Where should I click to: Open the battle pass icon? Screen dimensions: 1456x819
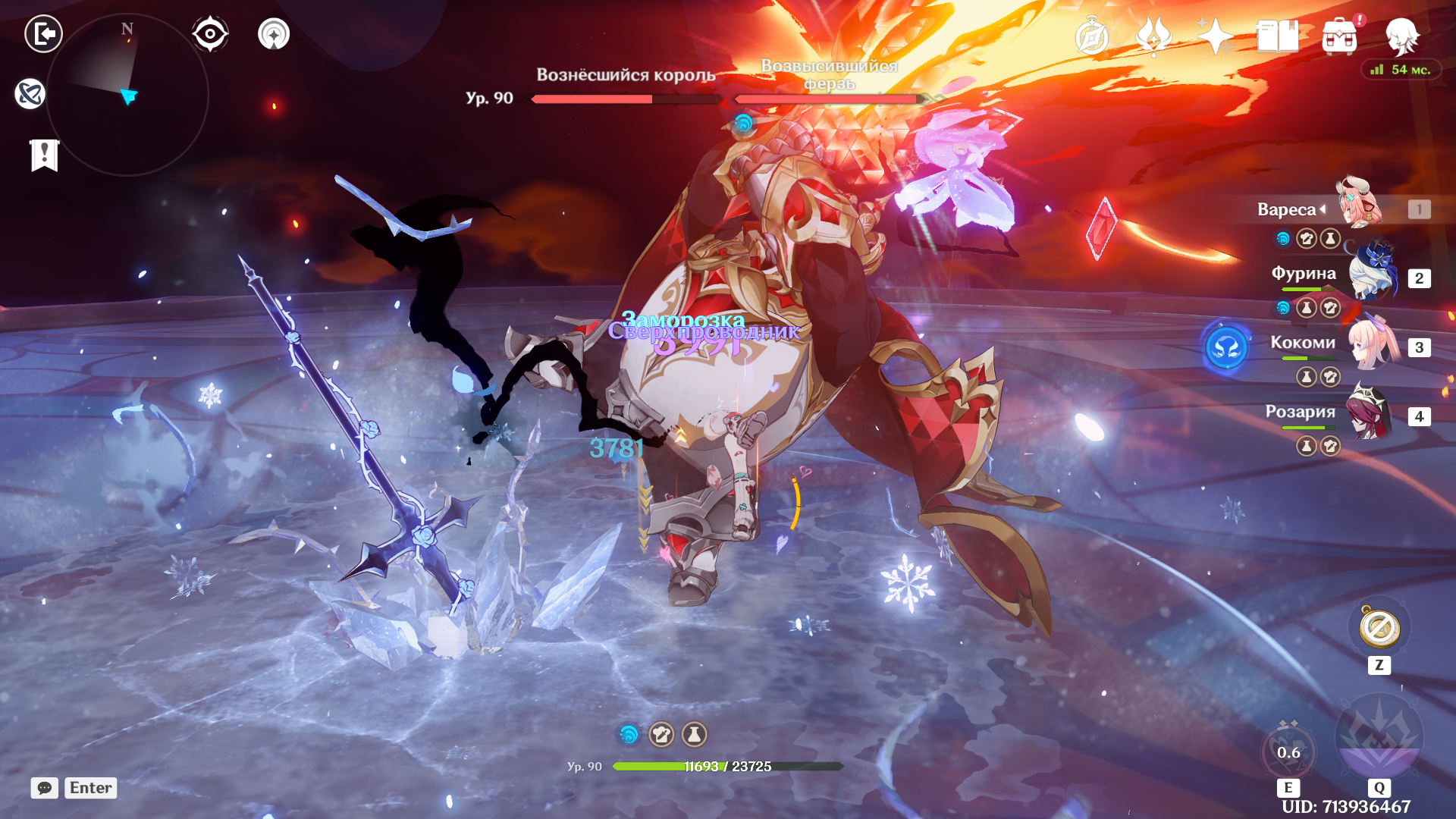click(1153, 36)
